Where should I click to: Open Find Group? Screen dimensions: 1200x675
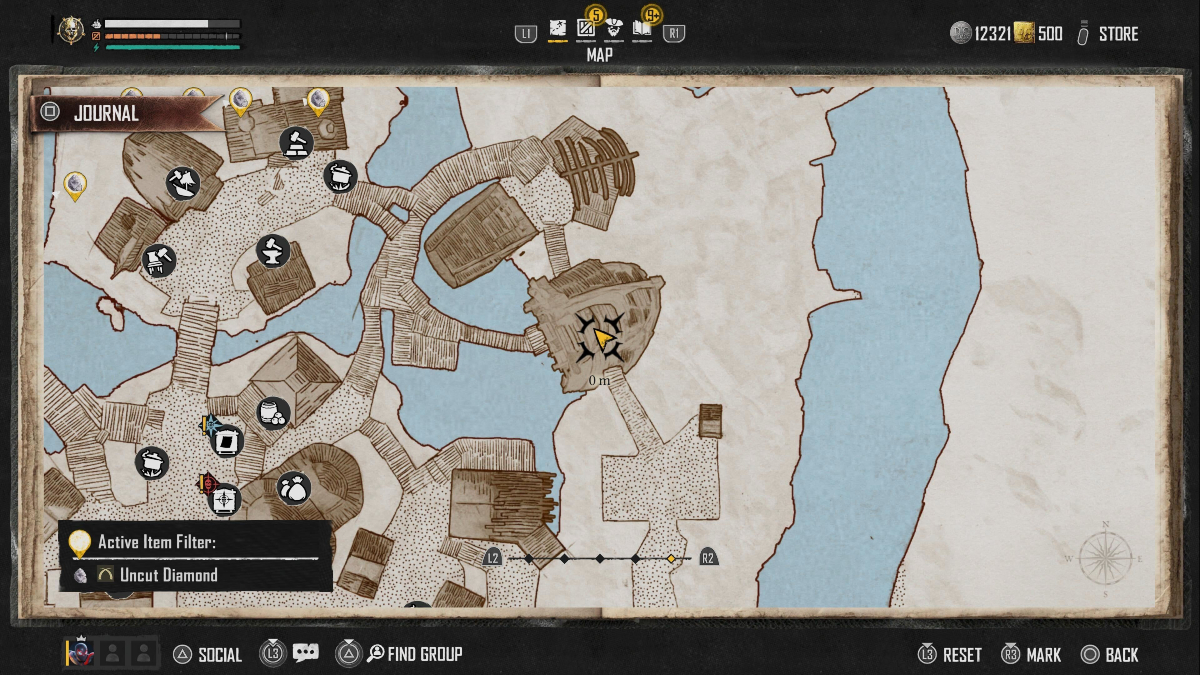(424, 655)
